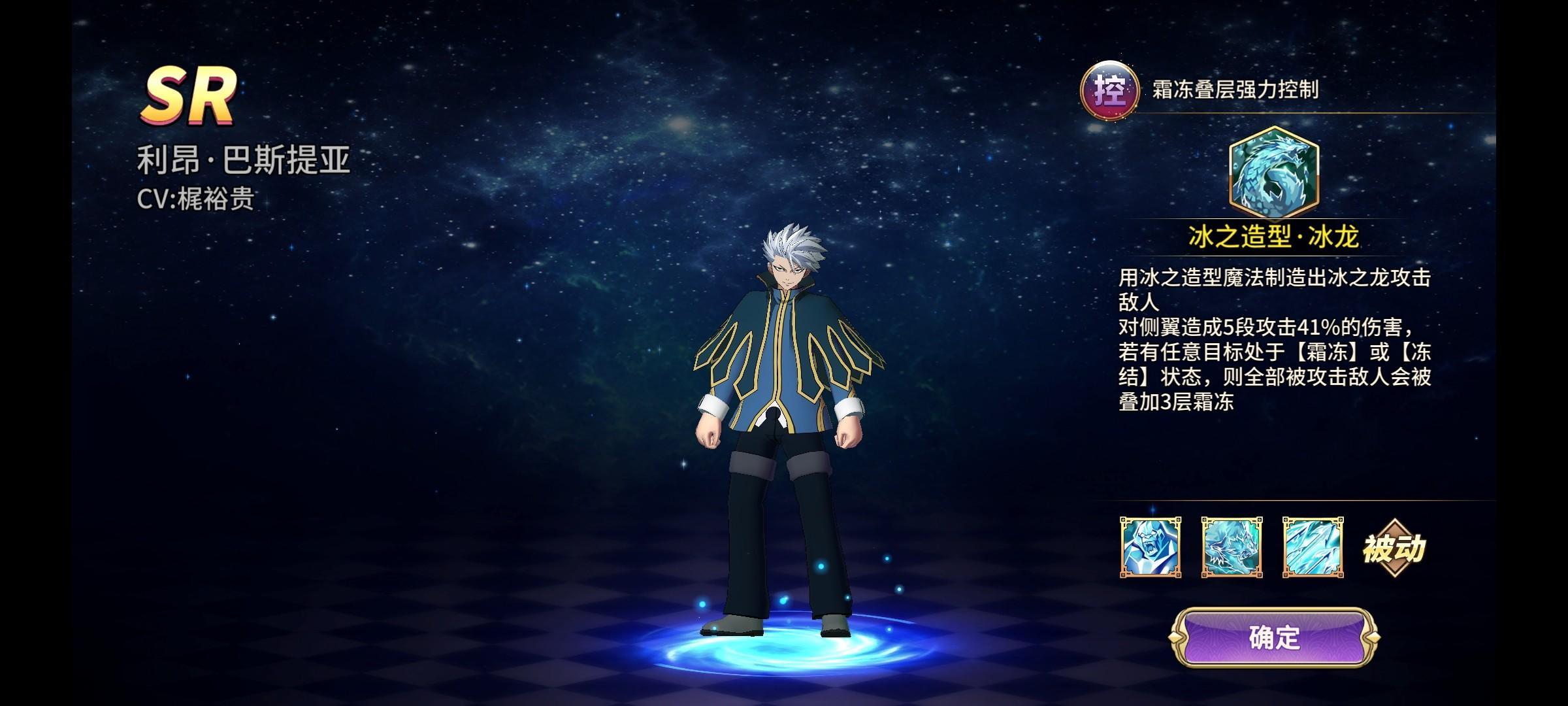Click the 控 control-type badge
1568x706 pixels.
pyautogui.click(x=1109, y=90)
